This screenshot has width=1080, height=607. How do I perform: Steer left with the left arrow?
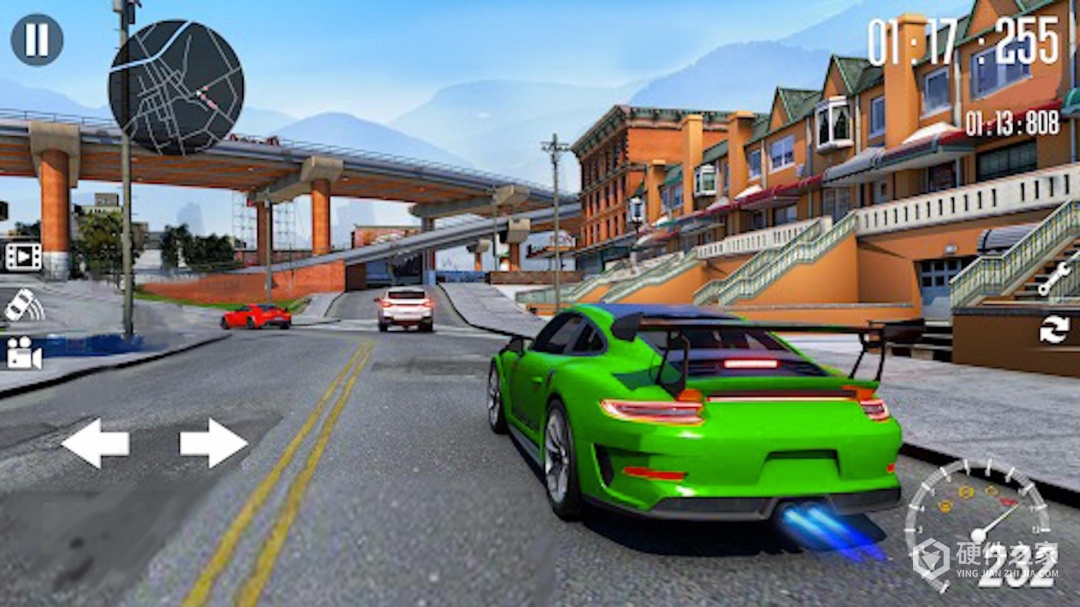[95, 443]
